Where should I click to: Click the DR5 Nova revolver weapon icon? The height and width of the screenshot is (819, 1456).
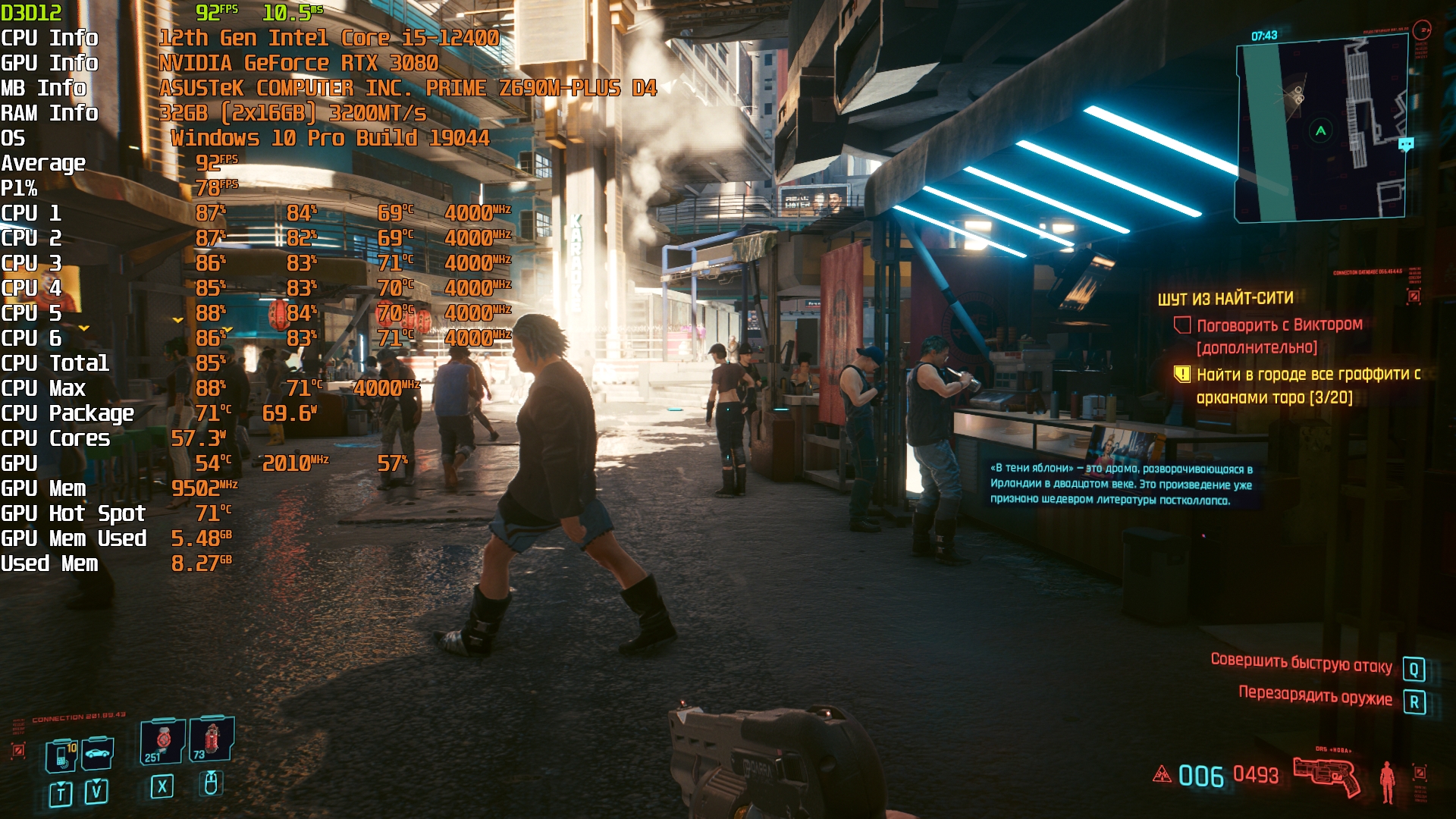coord(1326,776)
